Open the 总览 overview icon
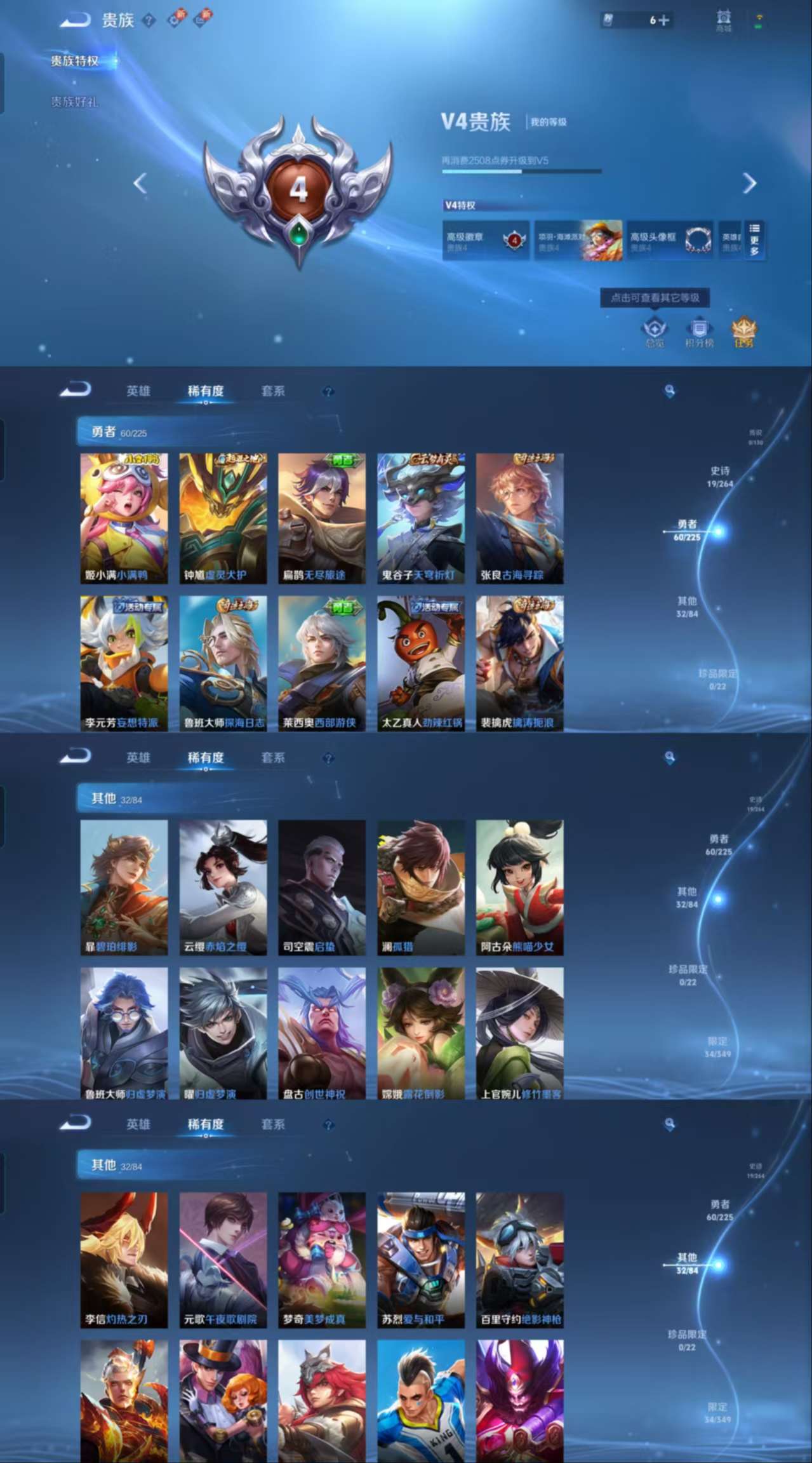The height and width of the screenshot is (1463, 812). point(654,332)
